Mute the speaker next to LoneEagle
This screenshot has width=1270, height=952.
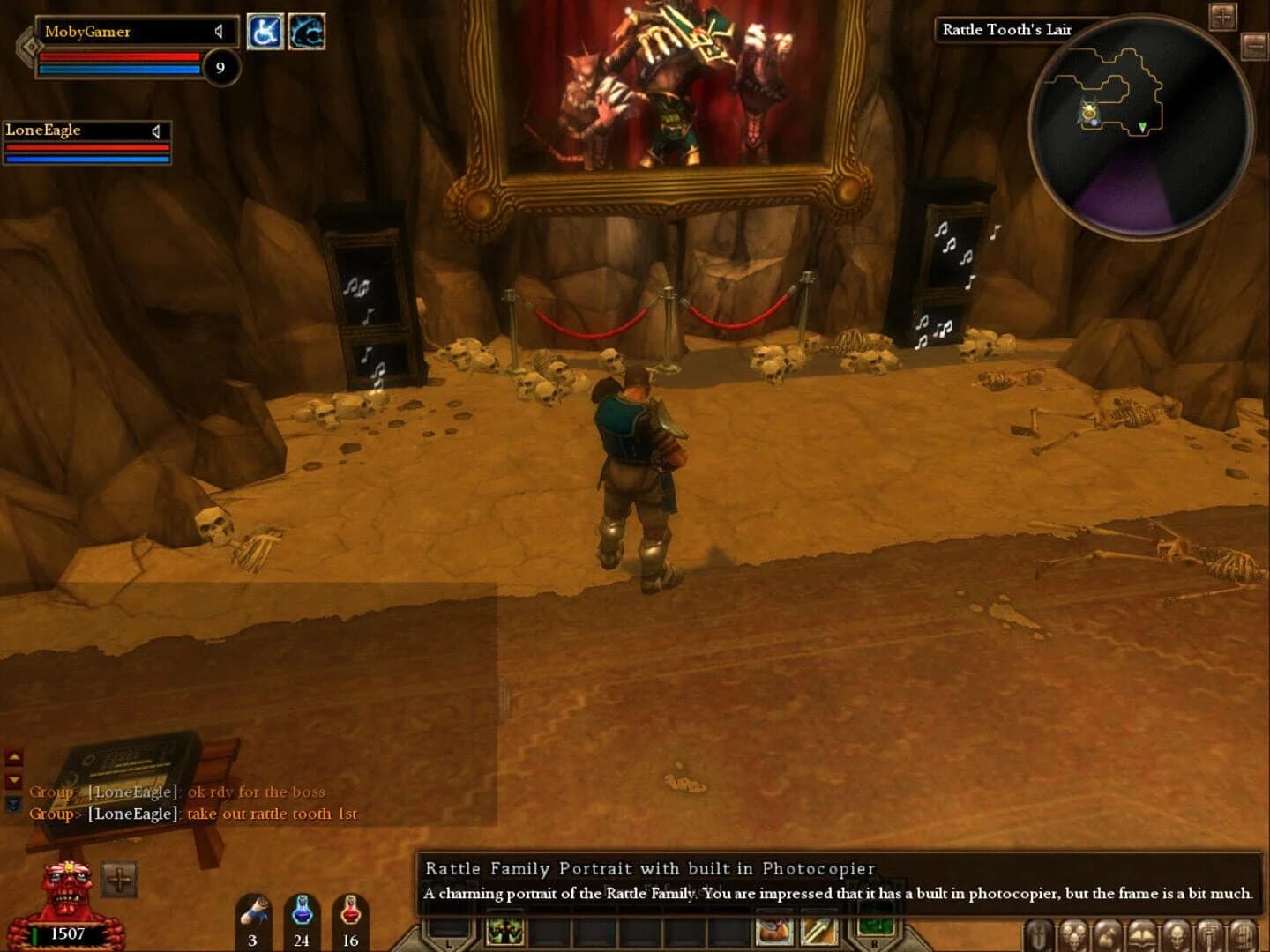pos(156,130)
